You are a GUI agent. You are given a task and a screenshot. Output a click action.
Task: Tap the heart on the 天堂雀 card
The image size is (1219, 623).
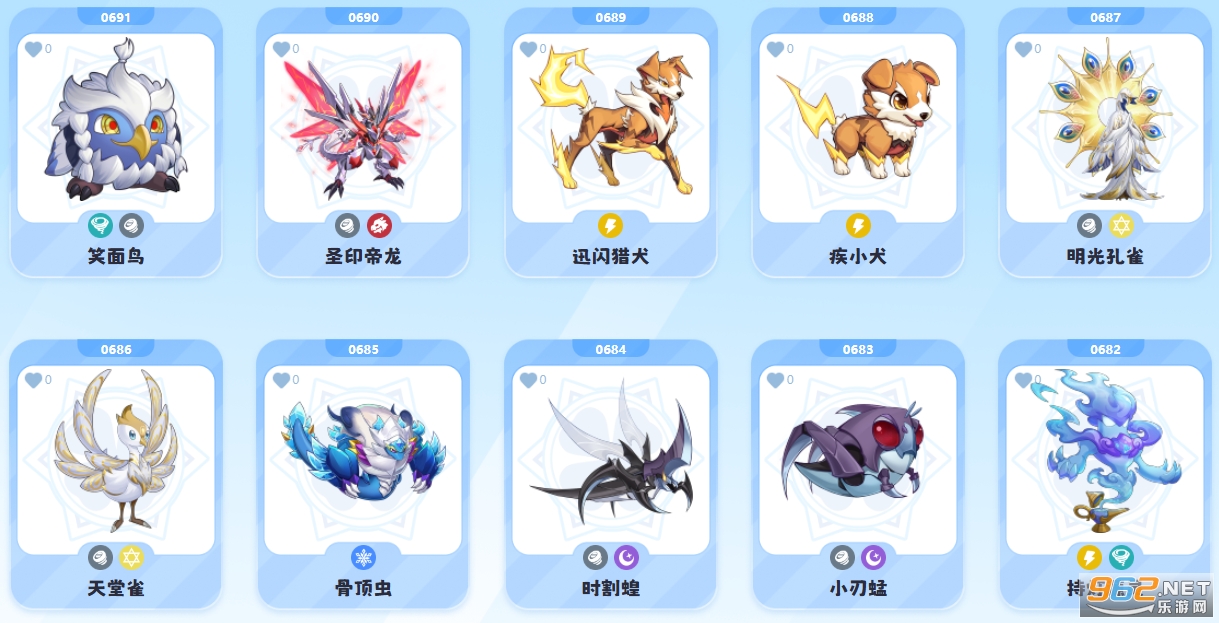pos(33,380)
